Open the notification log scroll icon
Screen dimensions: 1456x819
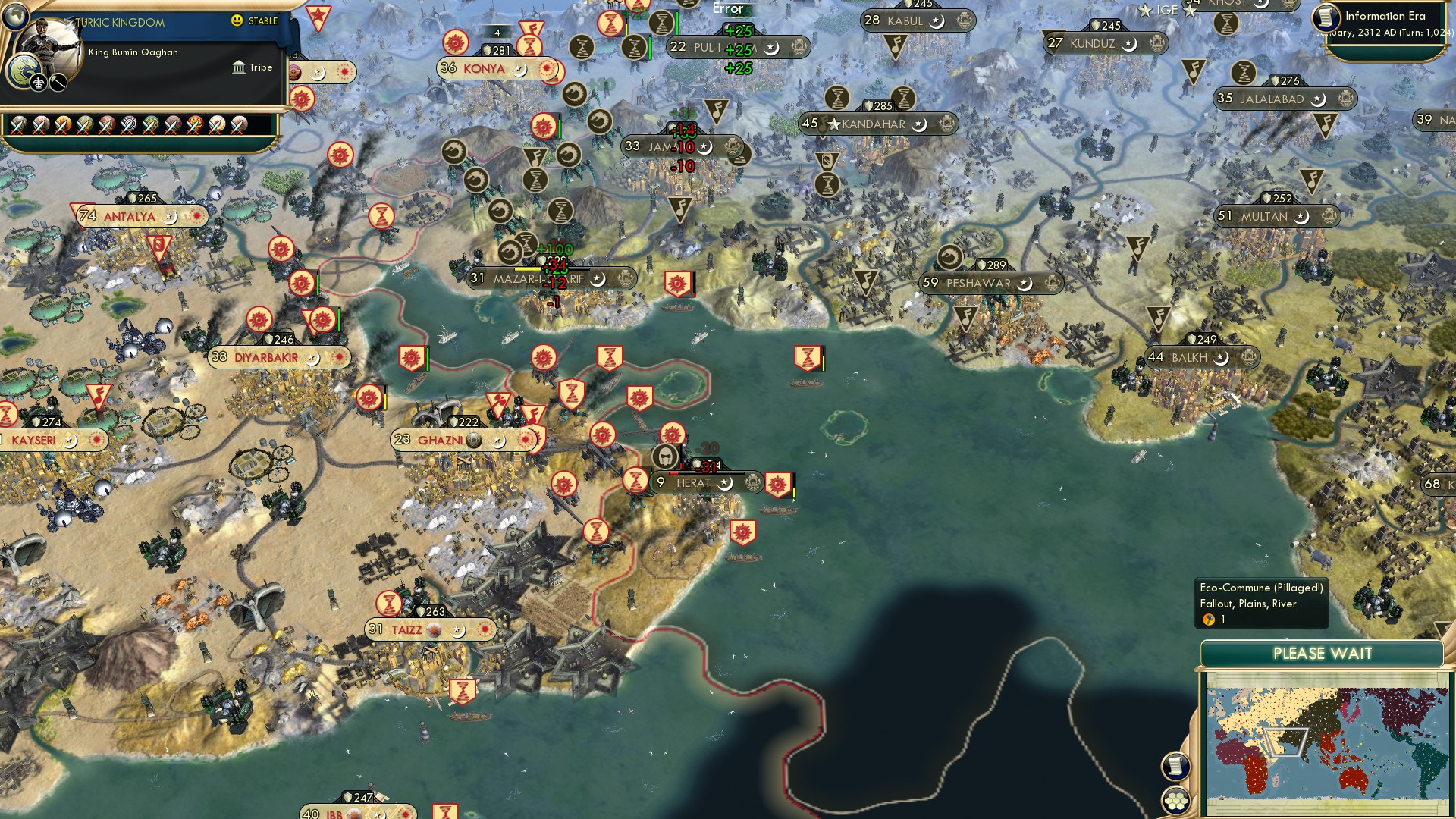coord(1175,767)
